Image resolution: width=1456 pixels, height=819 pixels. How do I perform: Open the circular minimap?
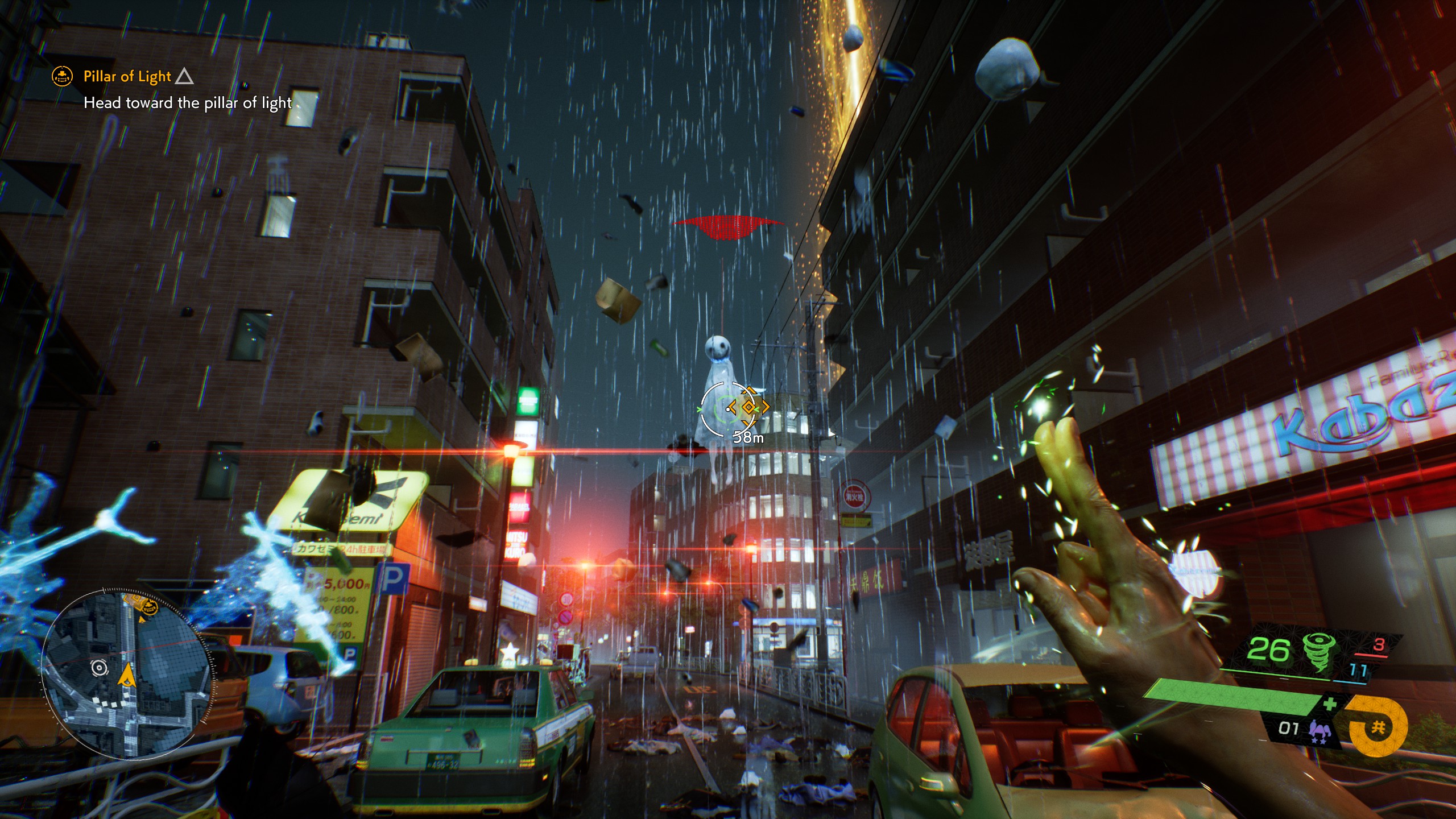127,675
